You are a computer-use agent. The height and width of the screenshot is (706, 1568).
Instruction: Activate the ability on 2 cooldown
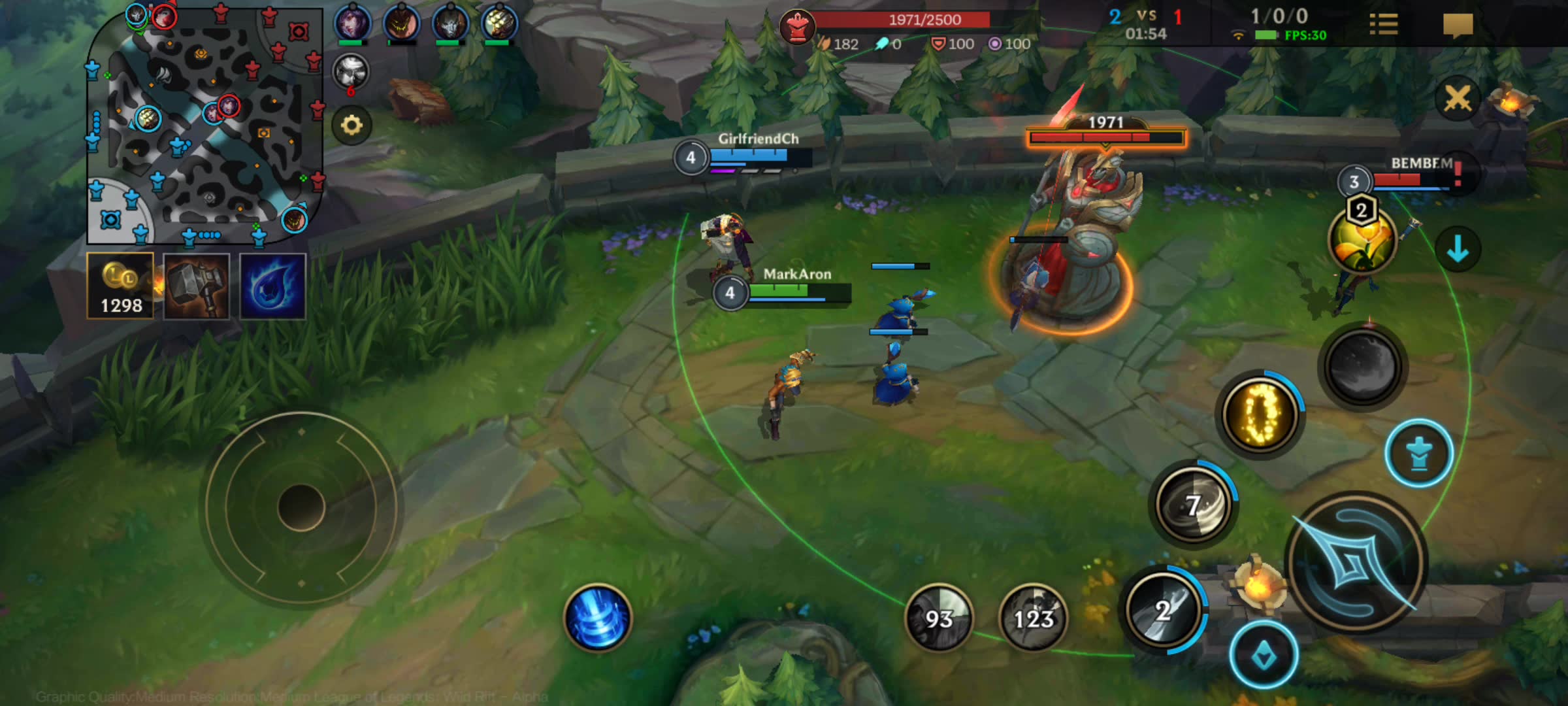(1164, 611)
